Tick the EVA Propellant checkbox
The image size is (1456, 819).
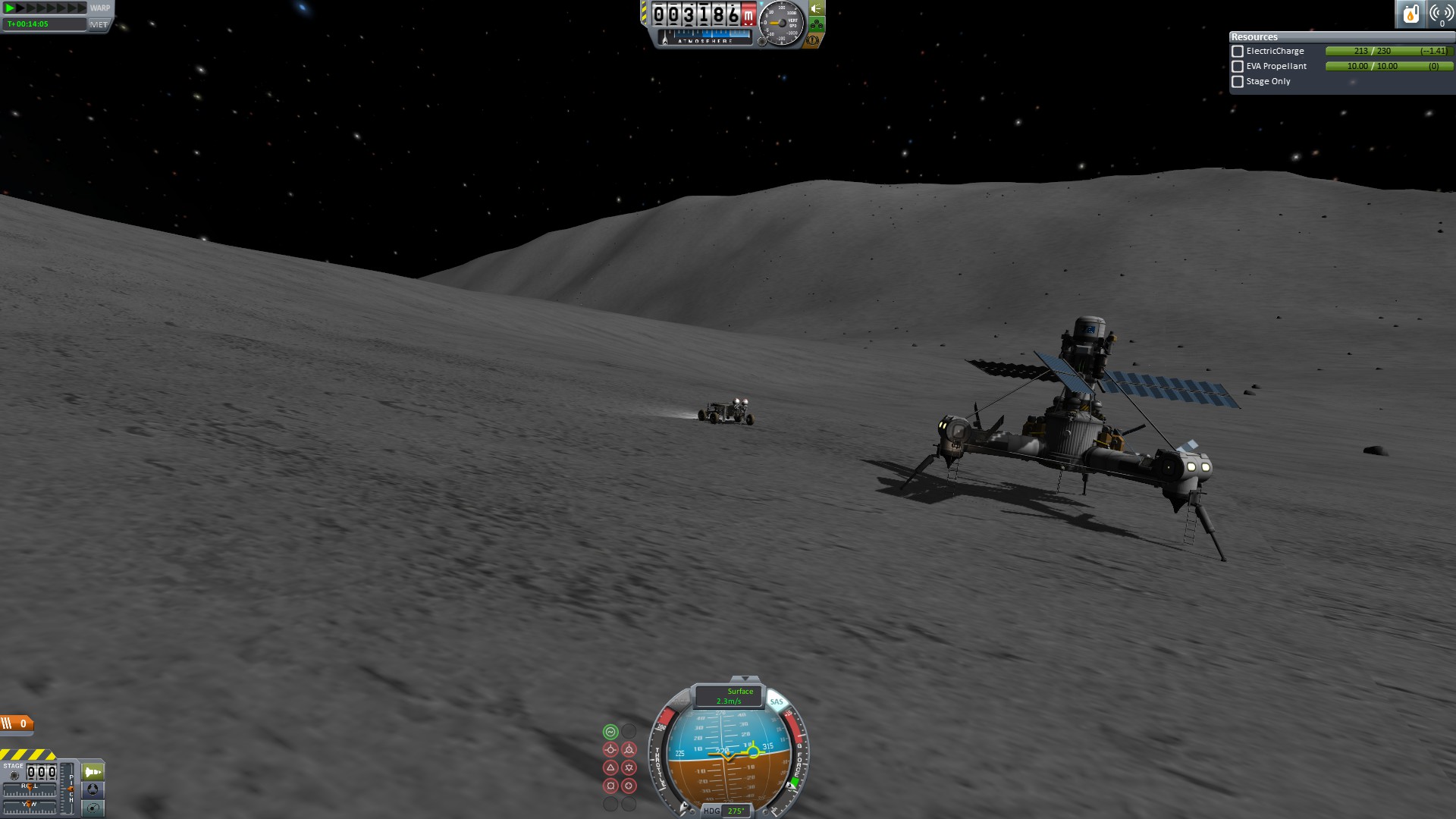click(x=1238, y=67)
